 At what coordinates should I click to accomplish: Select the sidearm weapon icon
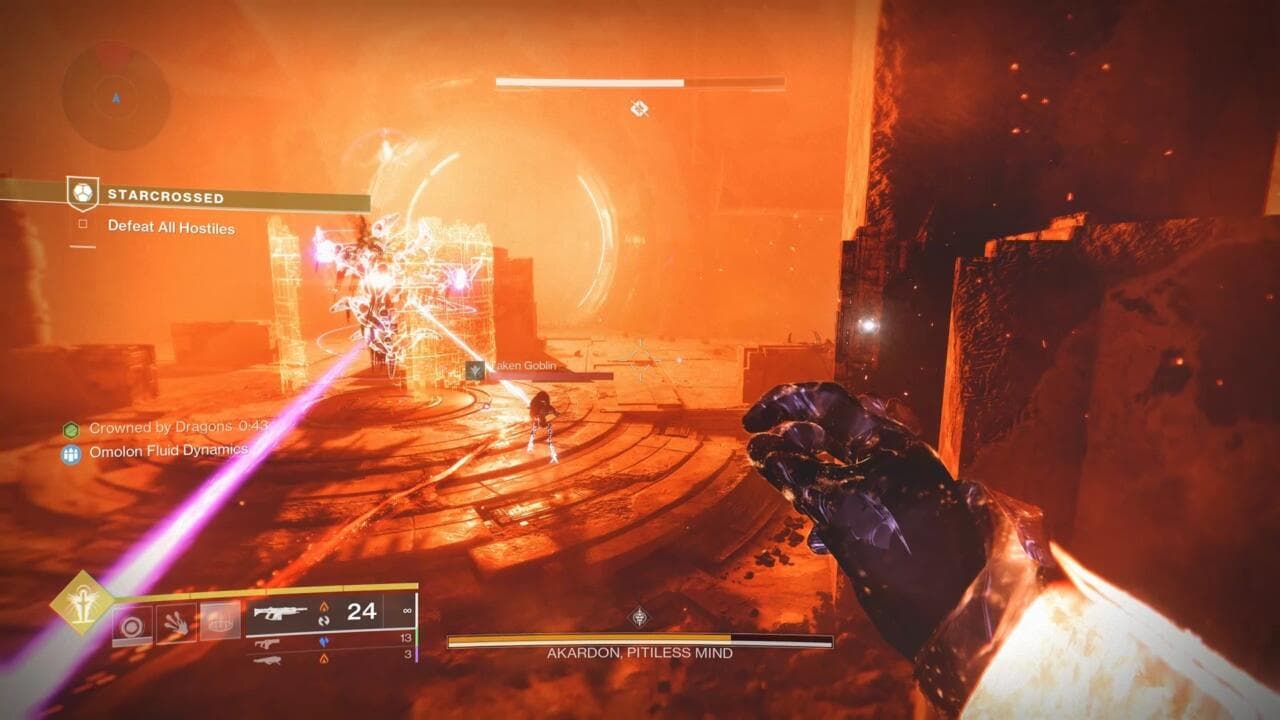coord(266,644)
